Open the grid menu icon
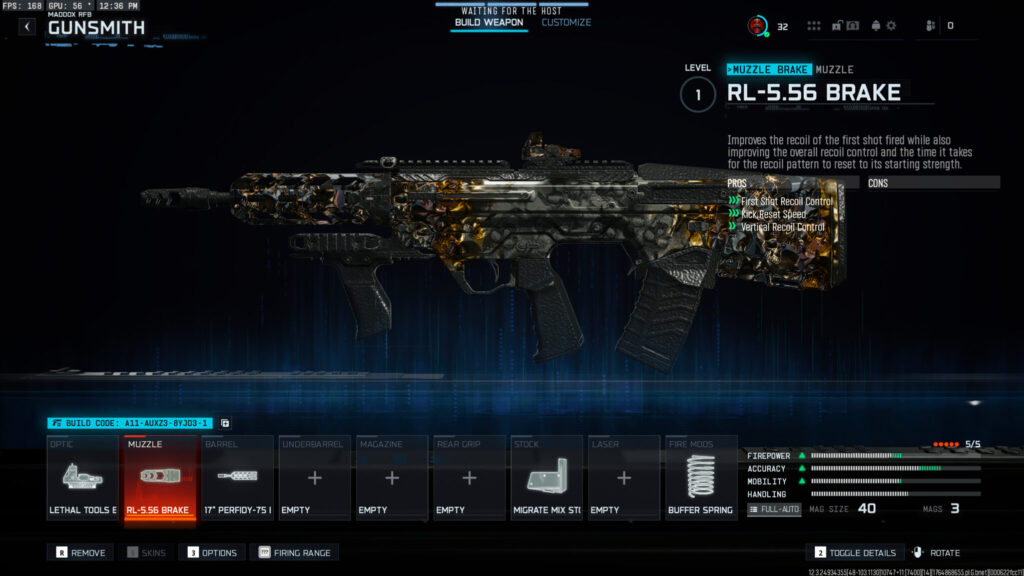Image resolution: width=1024 pixels, height=576 pixels. [814, 26]
